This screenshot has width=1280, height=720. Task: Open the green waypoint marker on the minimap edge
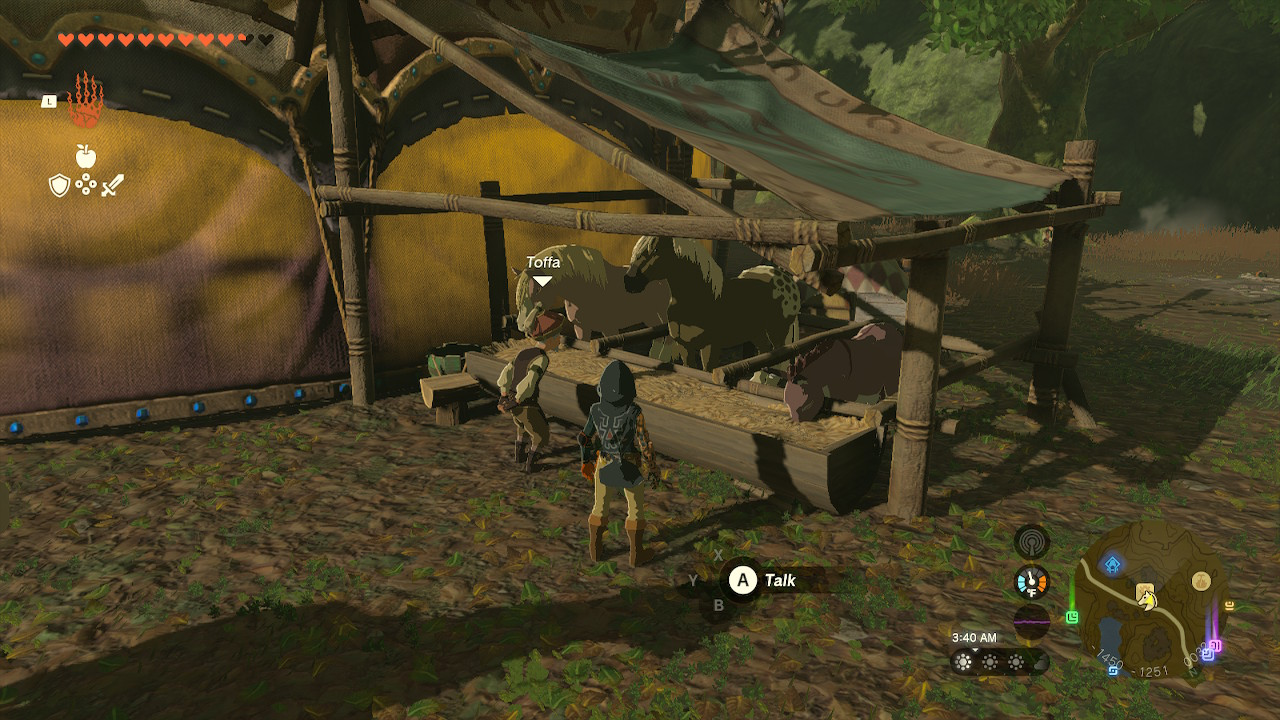click(1071, 615)
